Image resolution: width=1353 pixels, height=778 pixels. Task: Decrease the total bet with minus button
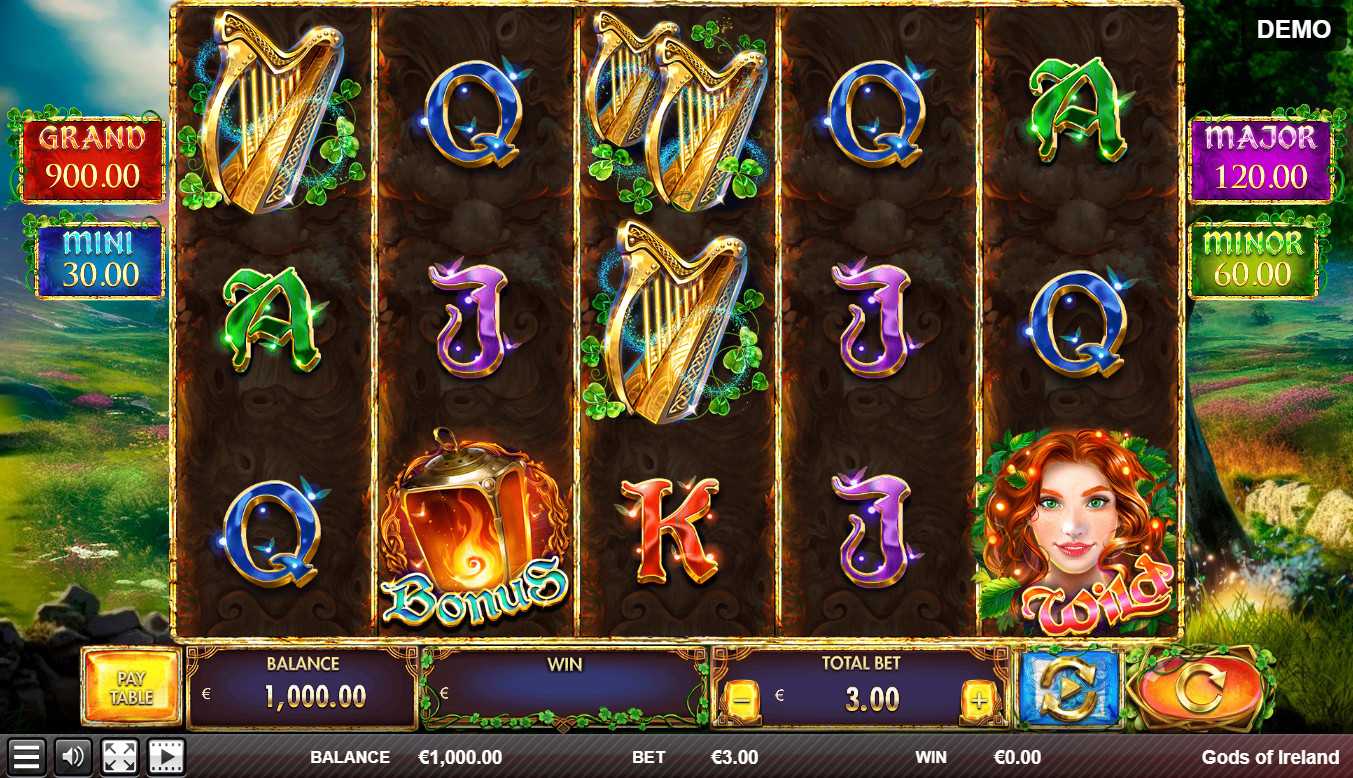click(741, 700)
